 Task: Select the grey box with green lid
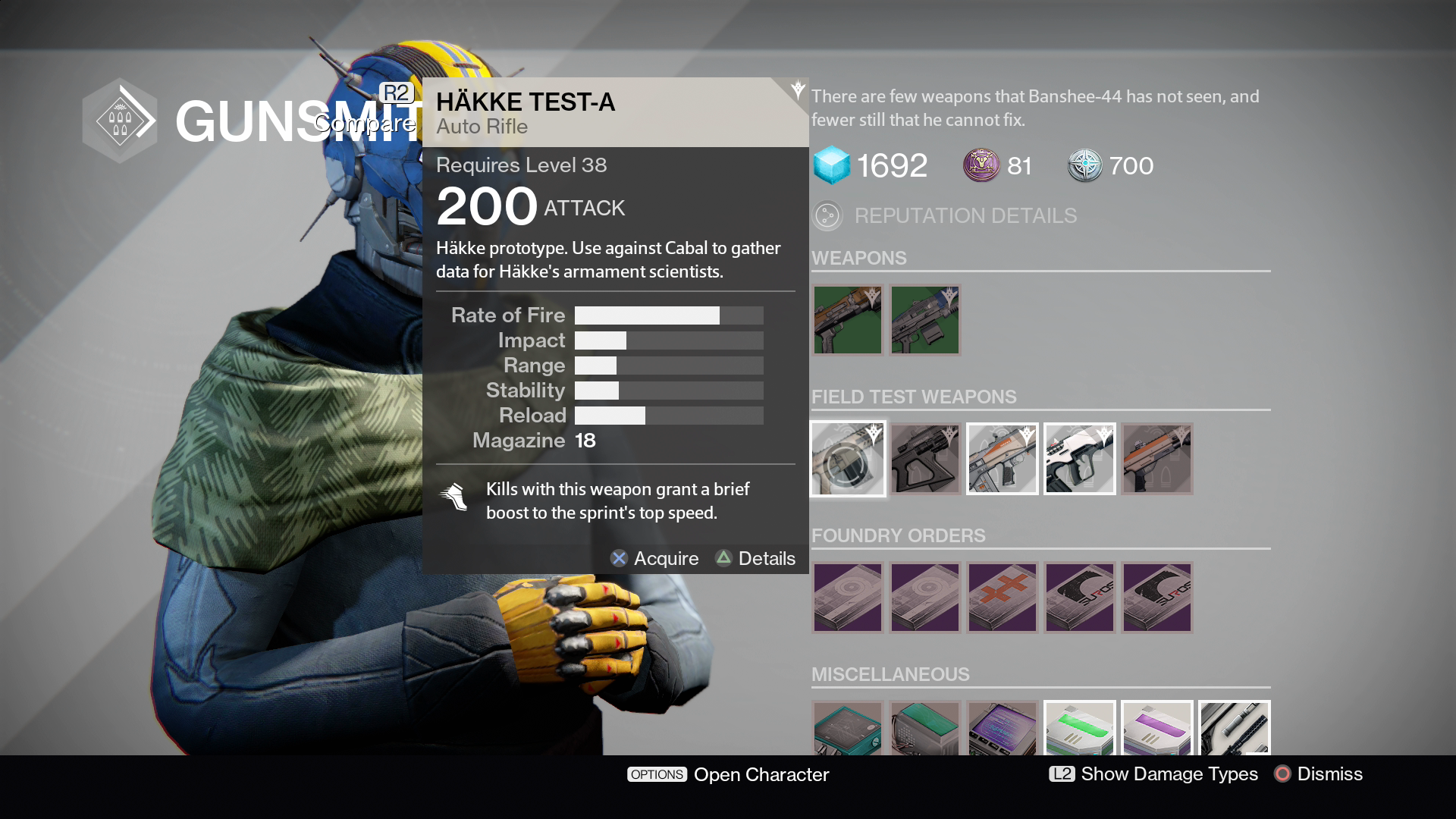pos(925,729)
